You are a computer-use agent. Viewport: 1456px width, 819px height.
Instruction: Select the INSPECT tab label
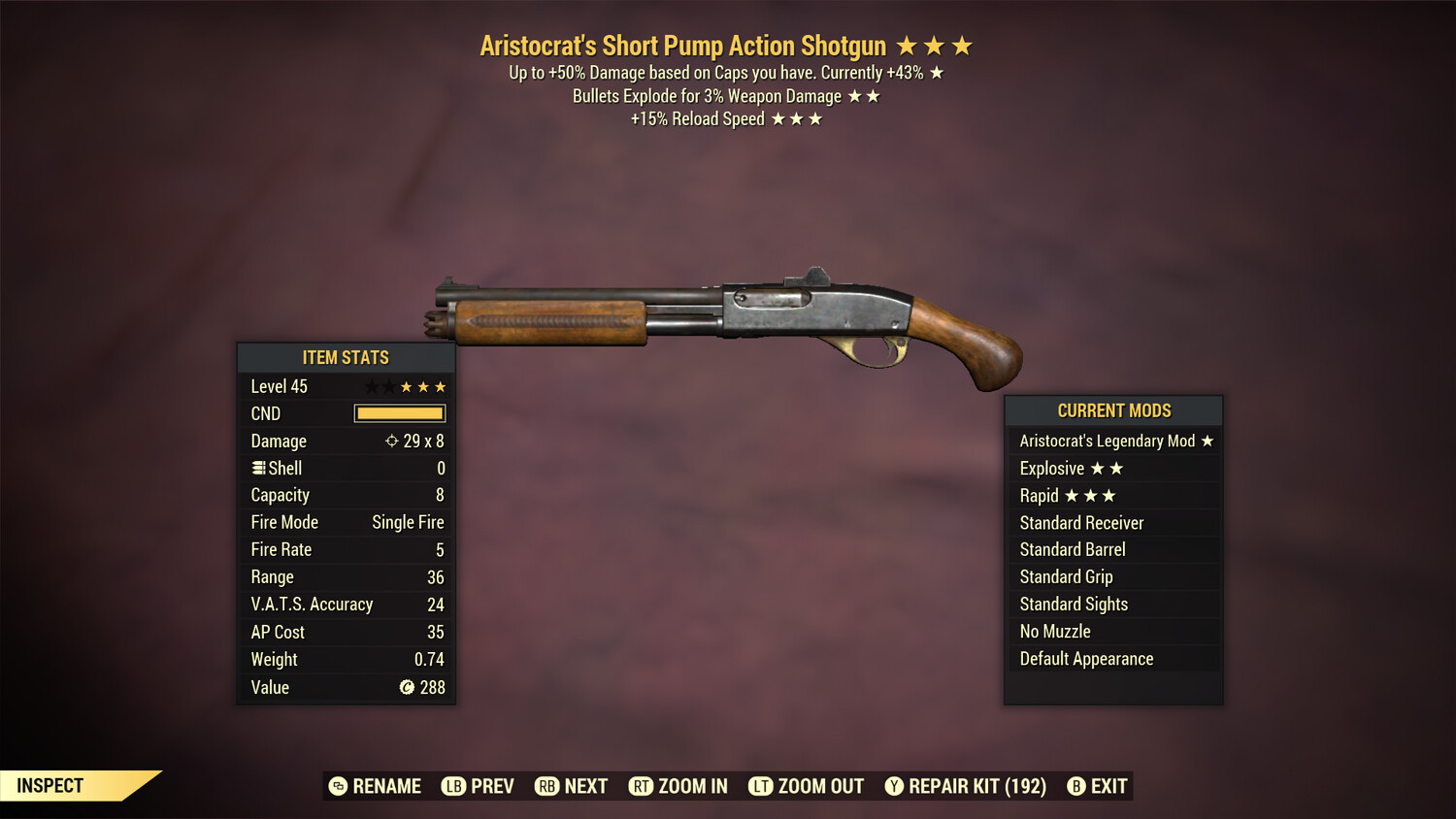click(x=50, y=785)
